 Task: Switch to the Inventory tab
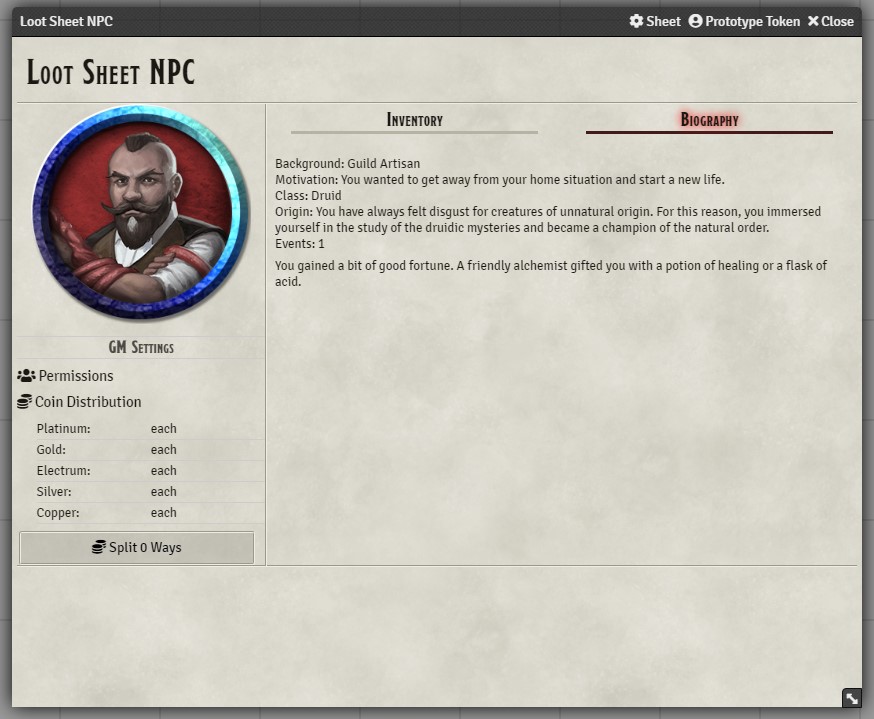tap(414, 120)
